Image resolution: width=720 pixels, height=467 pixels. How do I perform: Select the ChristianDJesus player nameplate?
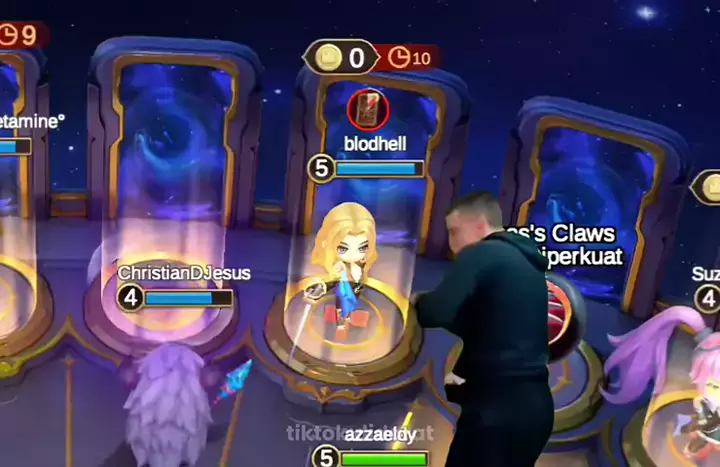(x=184, y=272)
